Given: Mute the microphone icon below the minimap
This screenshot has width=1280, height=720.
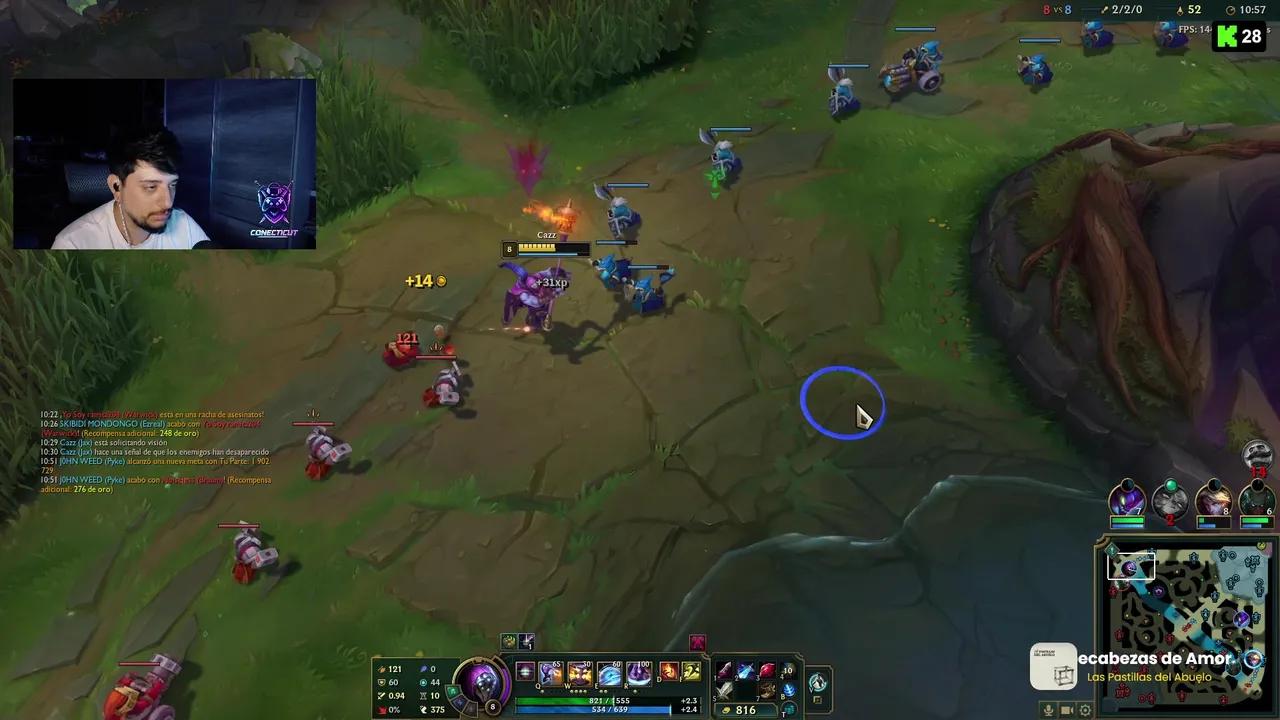Looking at the screenshot, I should tap(1048, 710).
